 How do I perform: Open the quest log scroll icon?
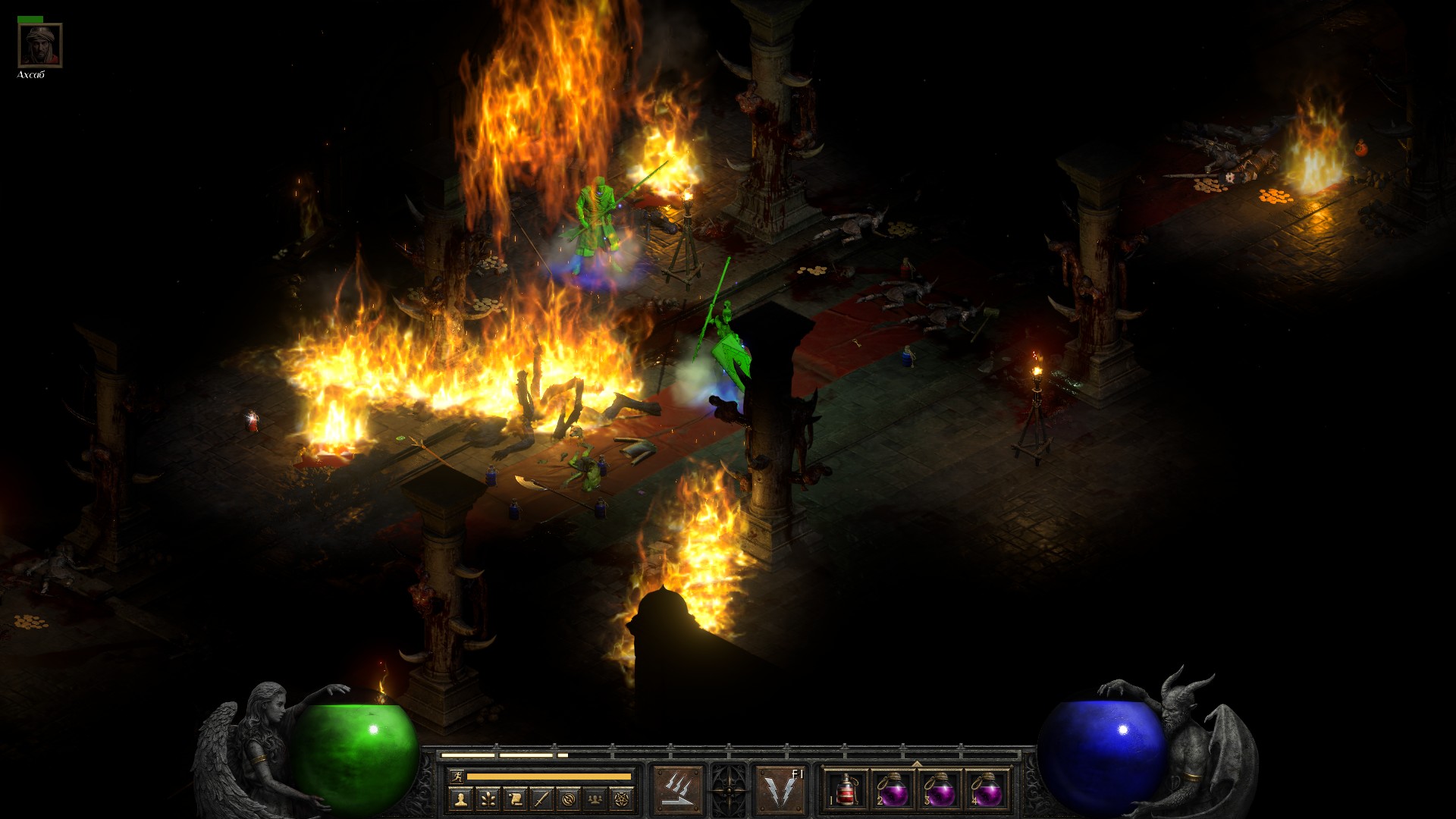coord(515,799)
